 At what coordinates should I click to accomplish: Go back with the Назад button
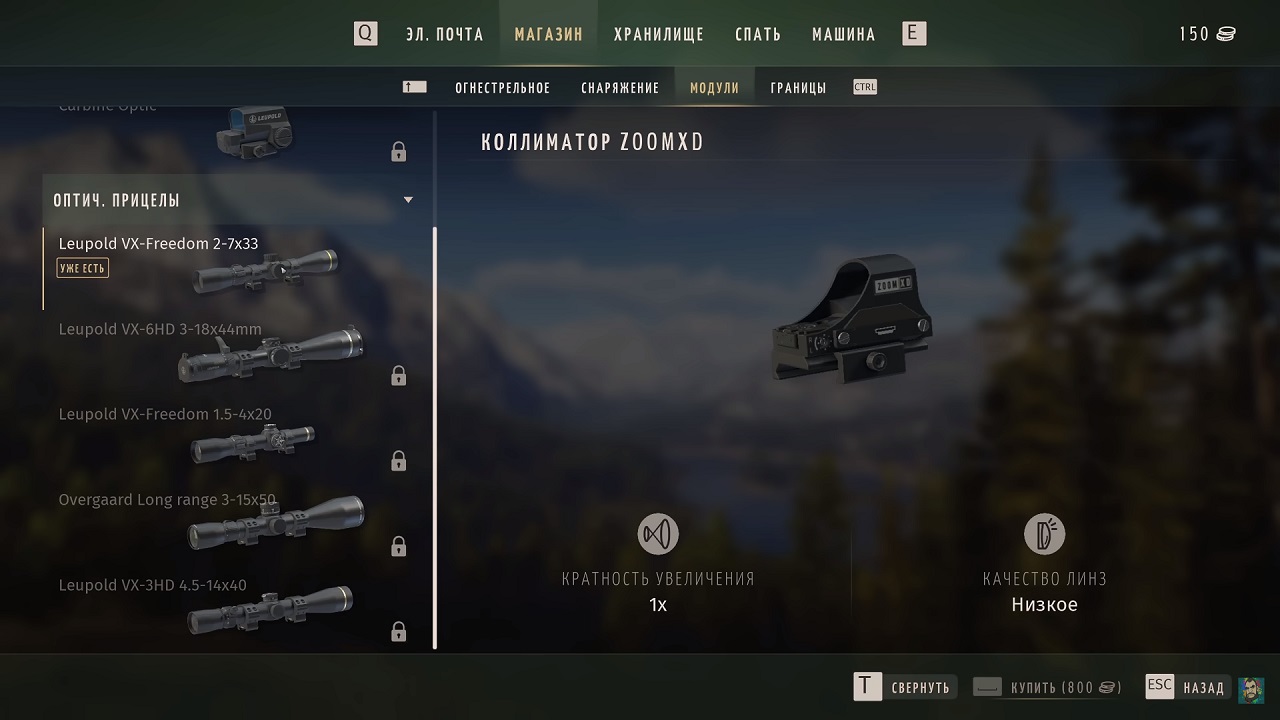[1186, 687]
